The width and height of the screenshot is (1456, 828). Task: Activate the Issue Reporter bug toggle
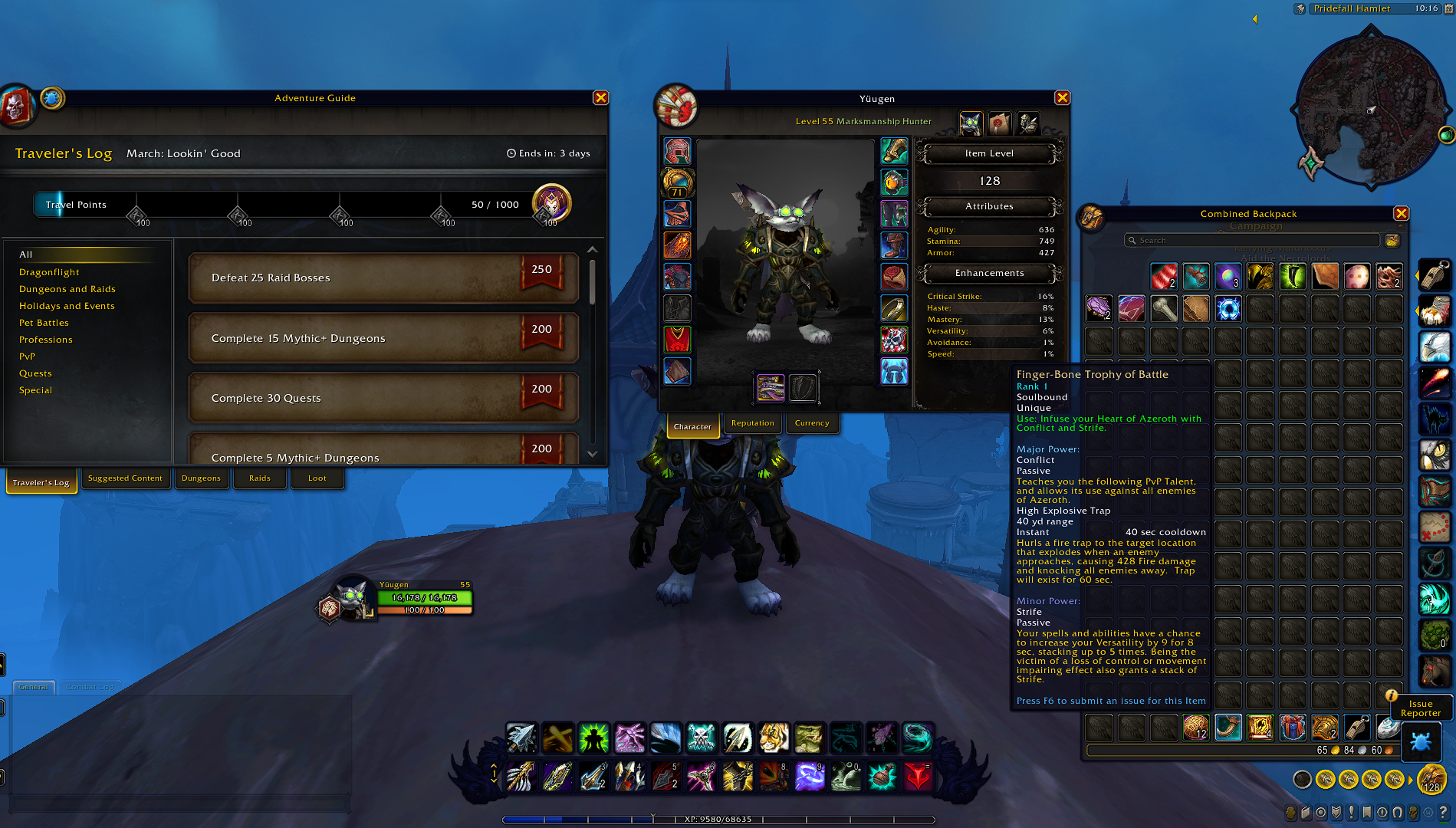pyautogui.click(x=1421, y=741)
